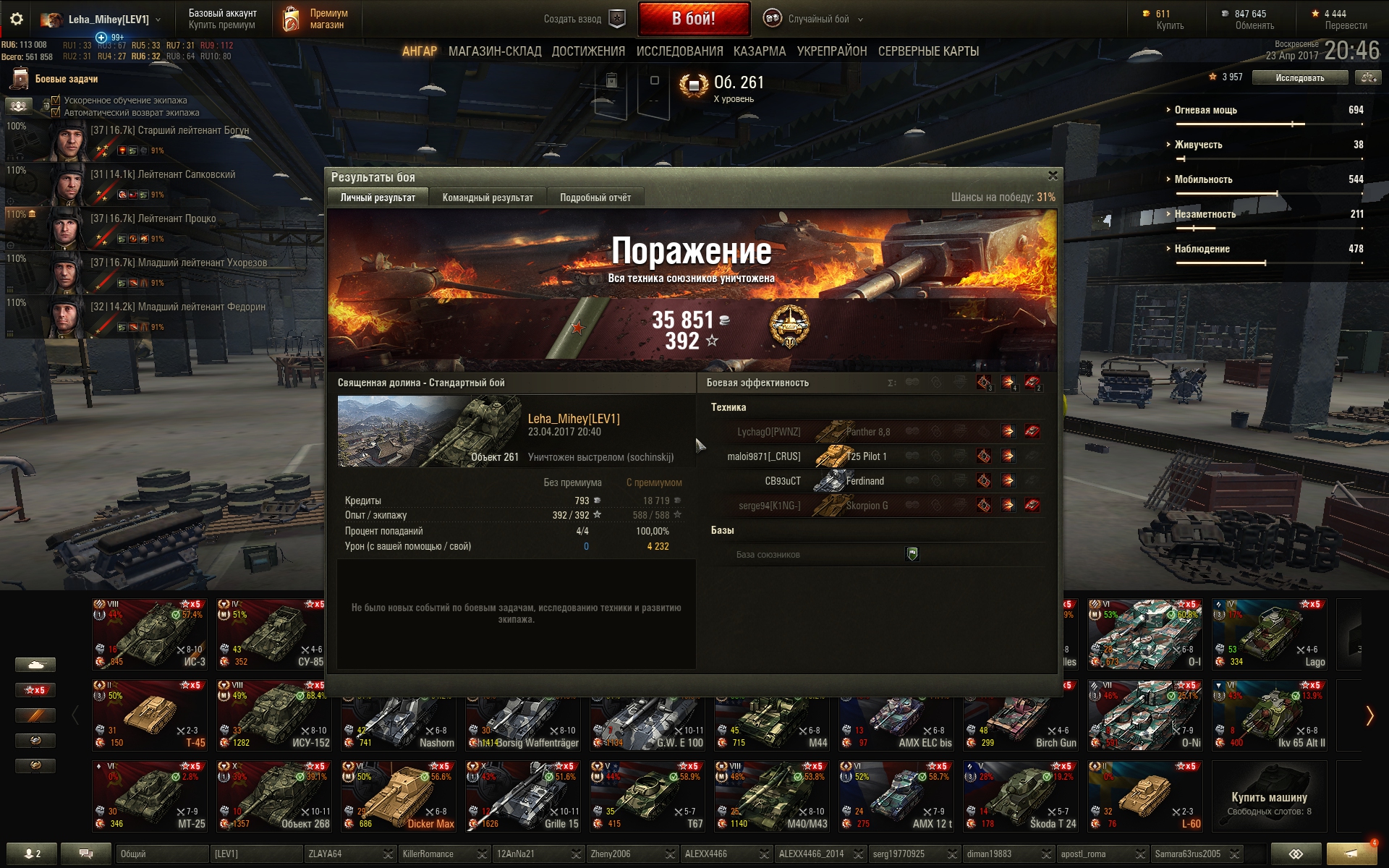This screenshot has width=1389, height=868.
Task: Open the Общий chat channel tab
Action: pos(161,854)
